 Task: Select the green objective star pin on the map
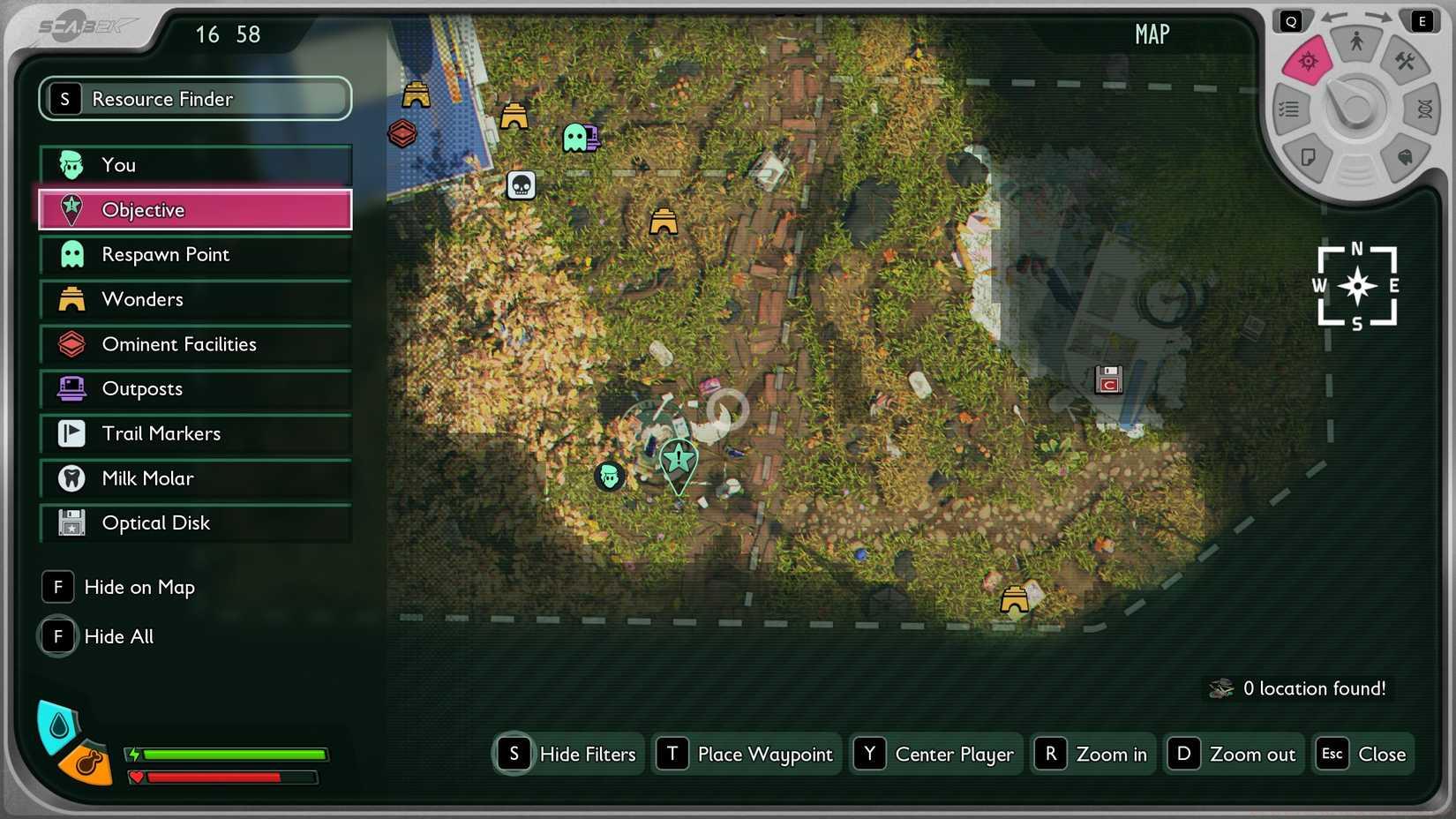(679, 460)
